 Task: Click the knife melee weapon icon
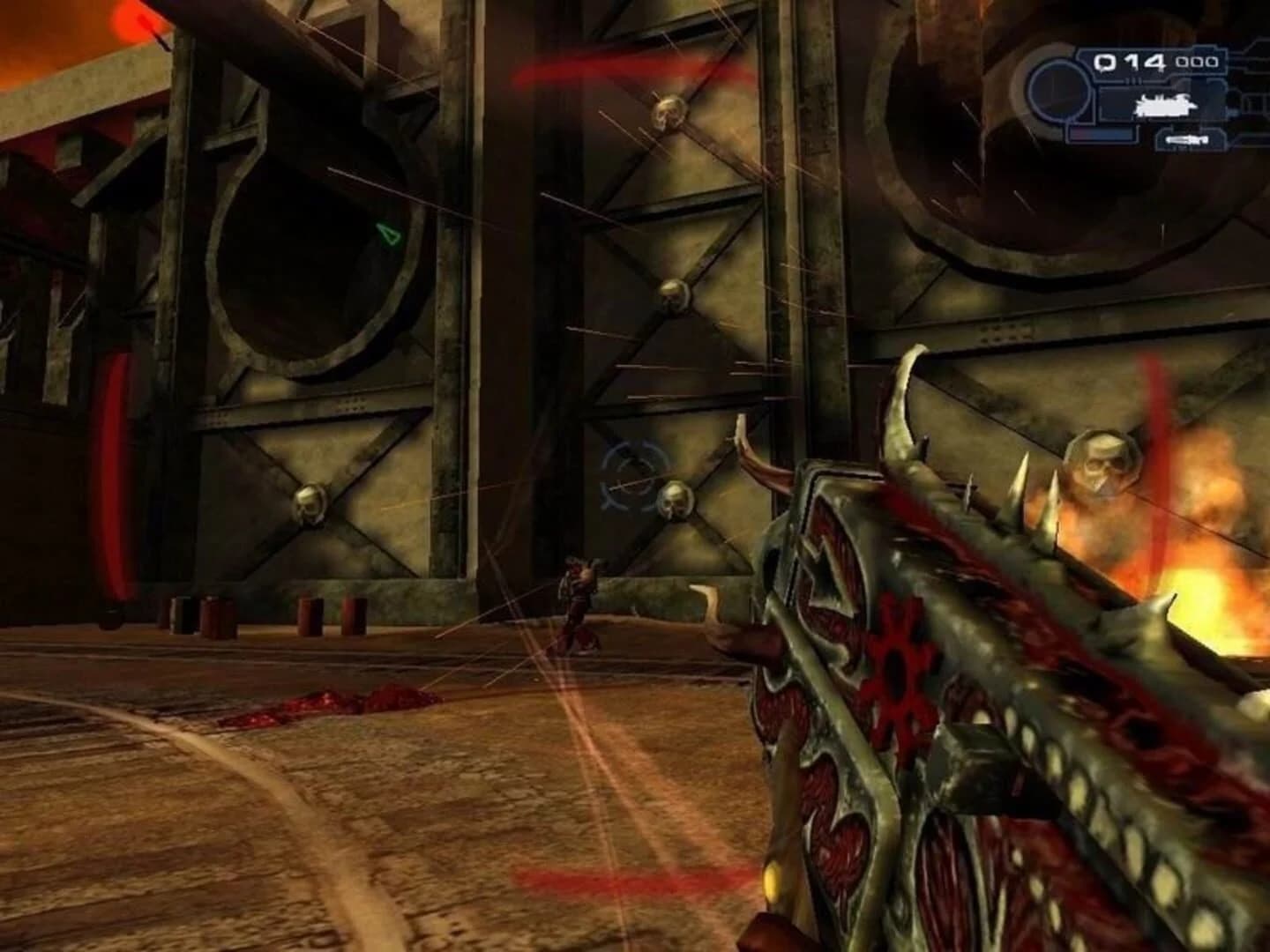coord(1186,139)
